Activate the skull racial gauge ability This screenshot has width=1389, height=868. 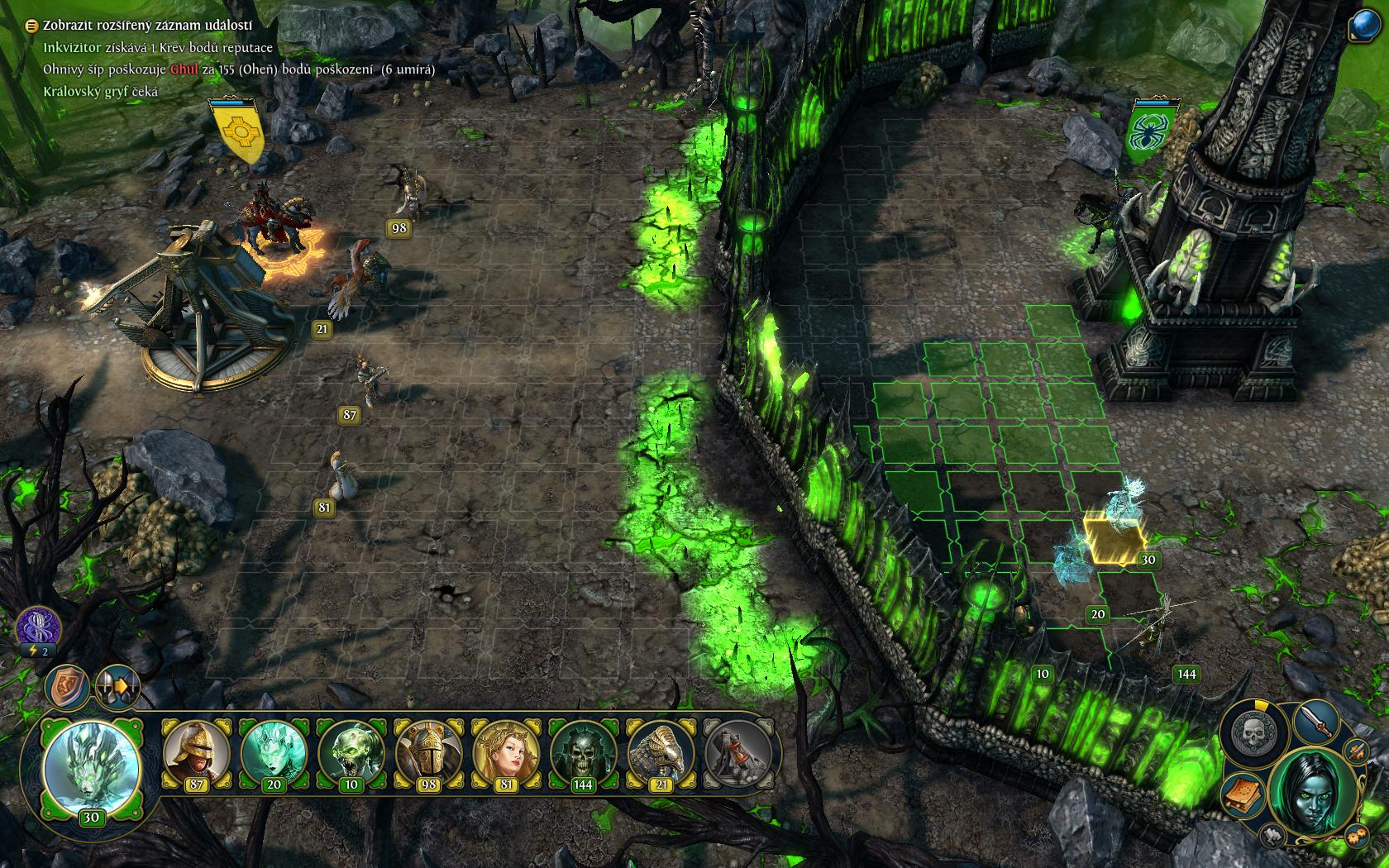[x=1254, y=732]
